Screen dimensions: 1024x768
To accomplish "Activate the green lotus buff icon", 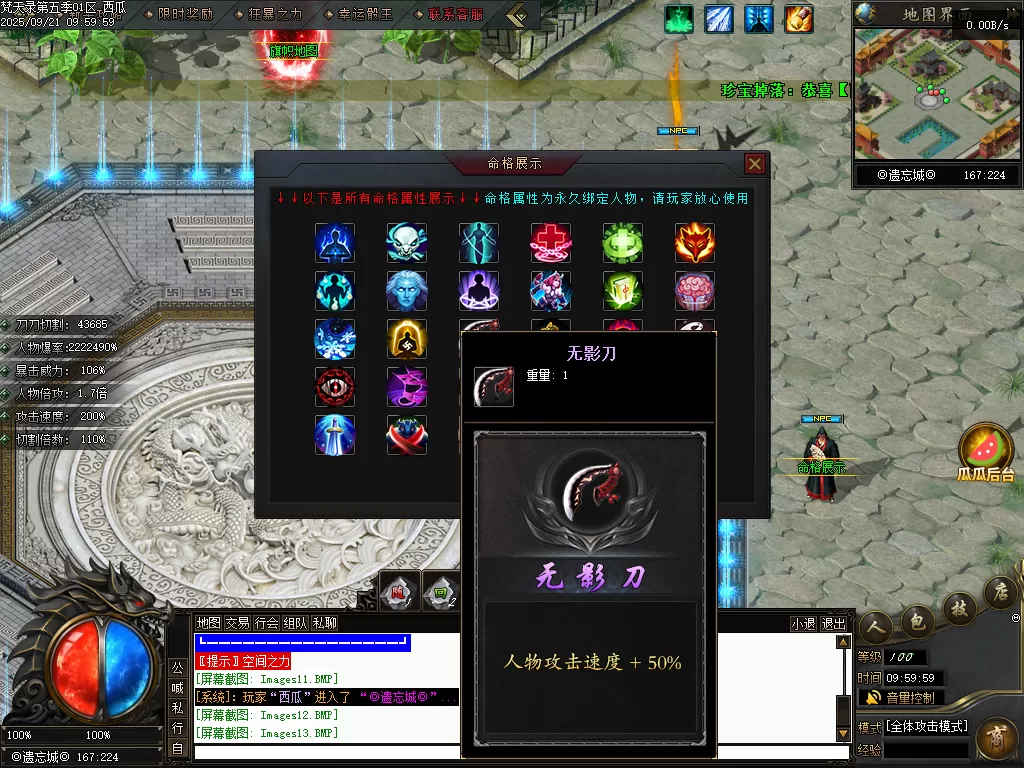I will click(680, 19).
